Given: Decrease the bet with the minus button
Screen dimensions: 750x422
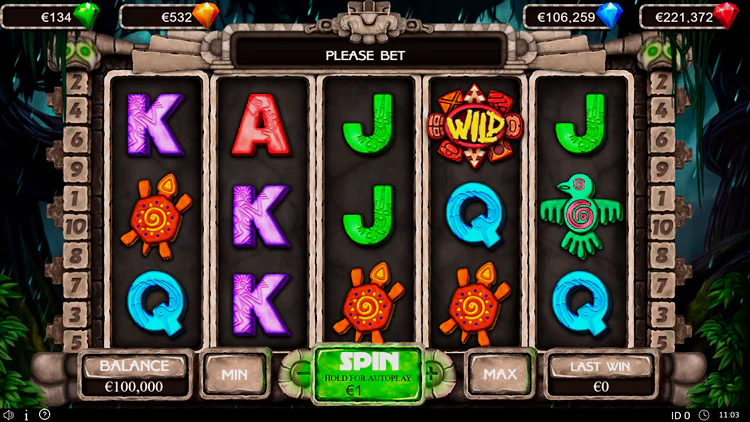Looking at the screenshot, I should pos(303,374).
